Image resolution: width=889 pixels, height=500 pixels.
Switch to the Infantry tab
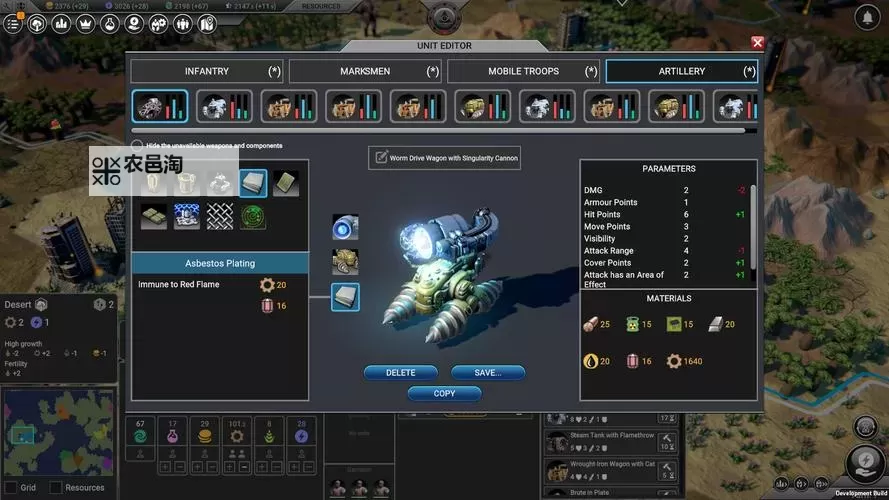(x=207, y=71)
